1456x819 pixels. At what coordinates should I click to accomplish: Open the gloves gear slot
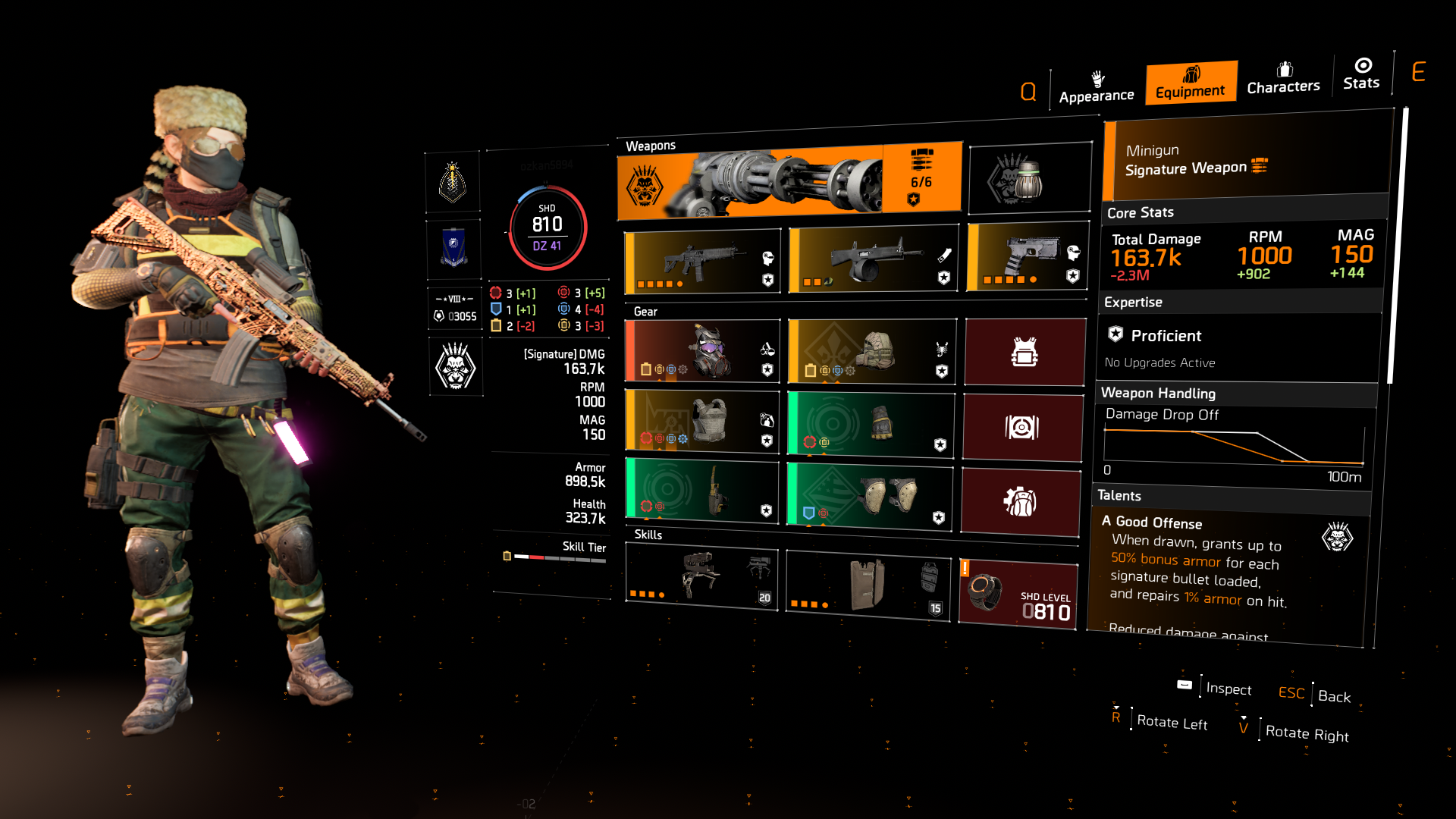(870, 425)
